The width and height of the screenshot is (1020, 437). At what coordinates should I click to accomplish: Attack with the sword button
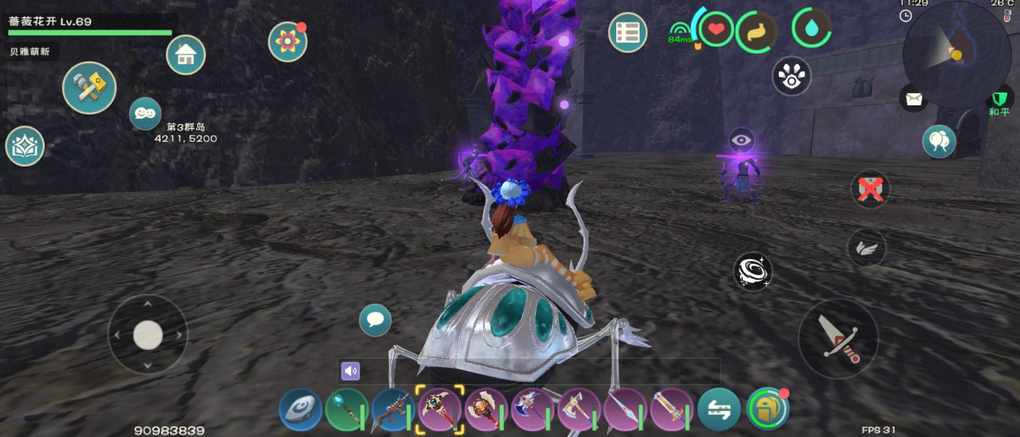tap(838, 339)
